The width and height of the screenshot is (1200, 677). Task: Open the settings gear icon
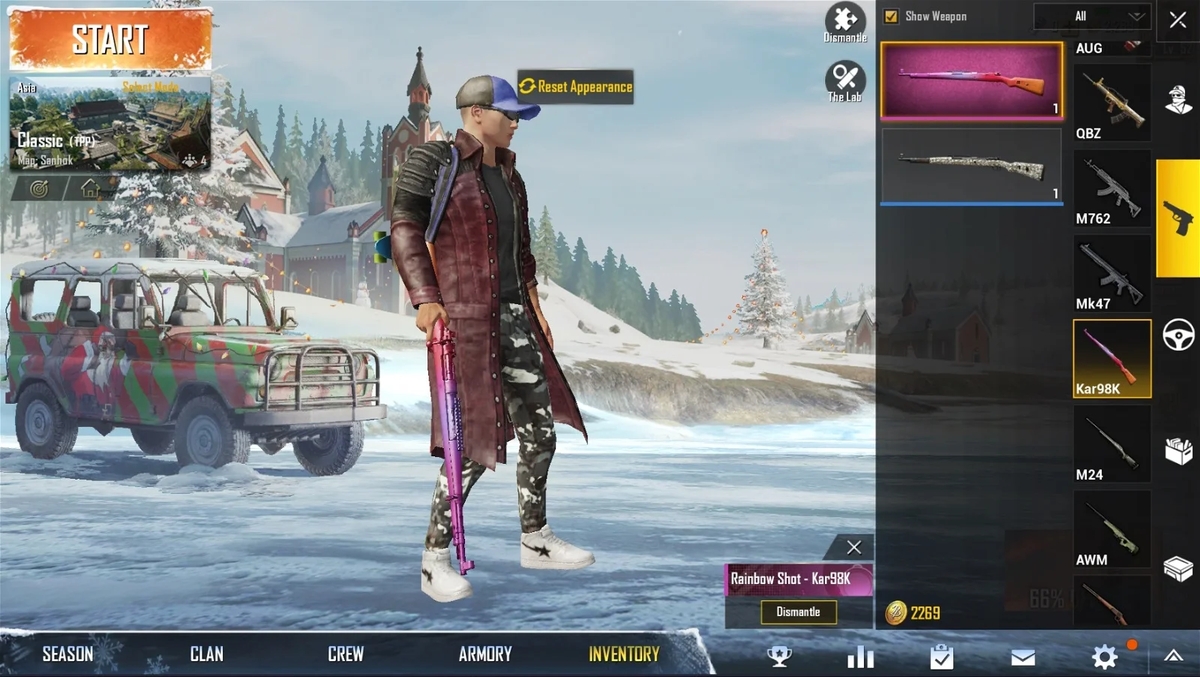click(1104, 656)
